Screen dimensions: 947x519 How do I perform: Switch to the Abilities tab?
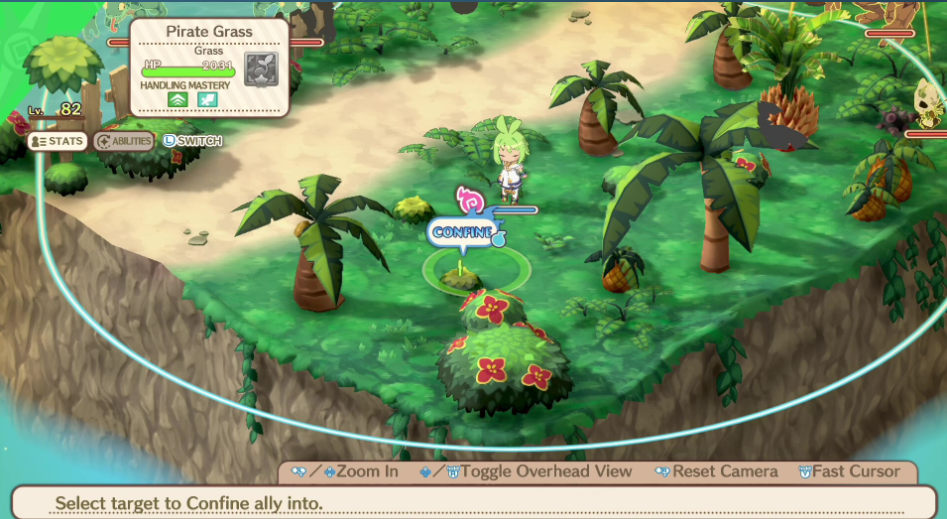tap(124, 141)
